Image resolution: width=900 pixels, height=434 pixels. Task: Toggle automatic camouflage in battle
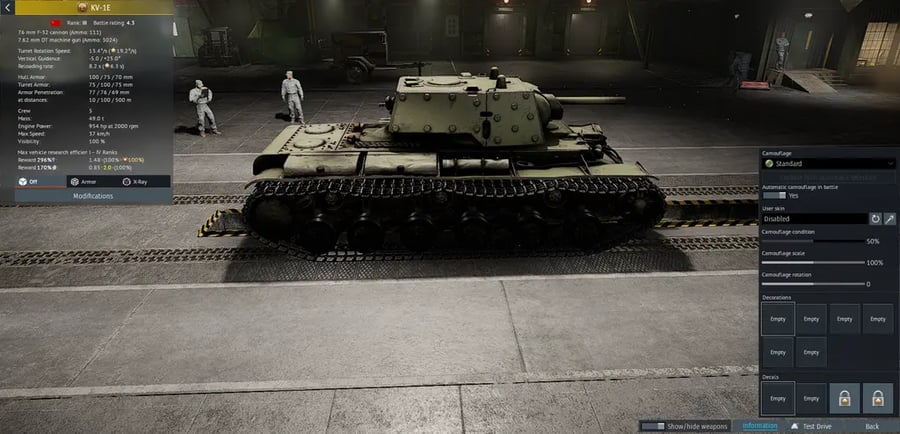774,196
